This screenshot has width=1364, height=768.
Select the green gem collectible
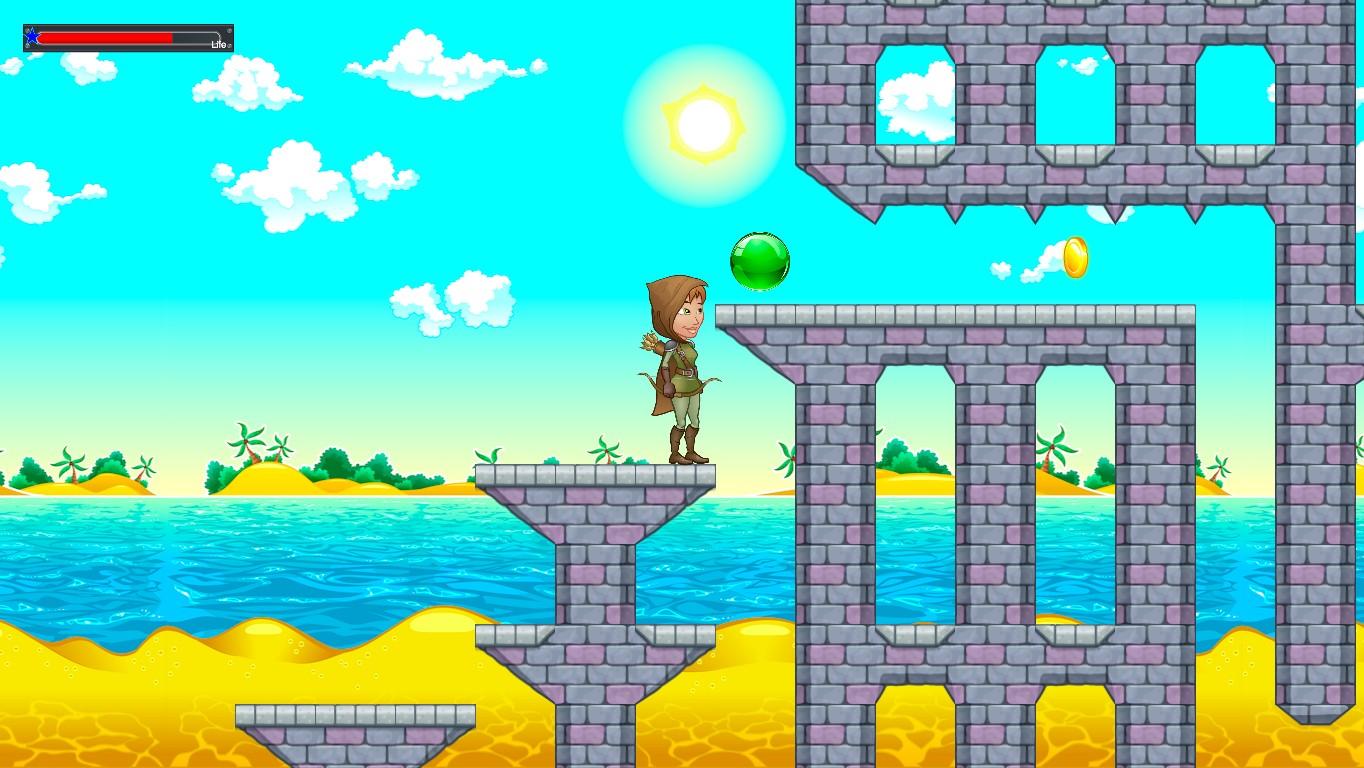point(758,260)
